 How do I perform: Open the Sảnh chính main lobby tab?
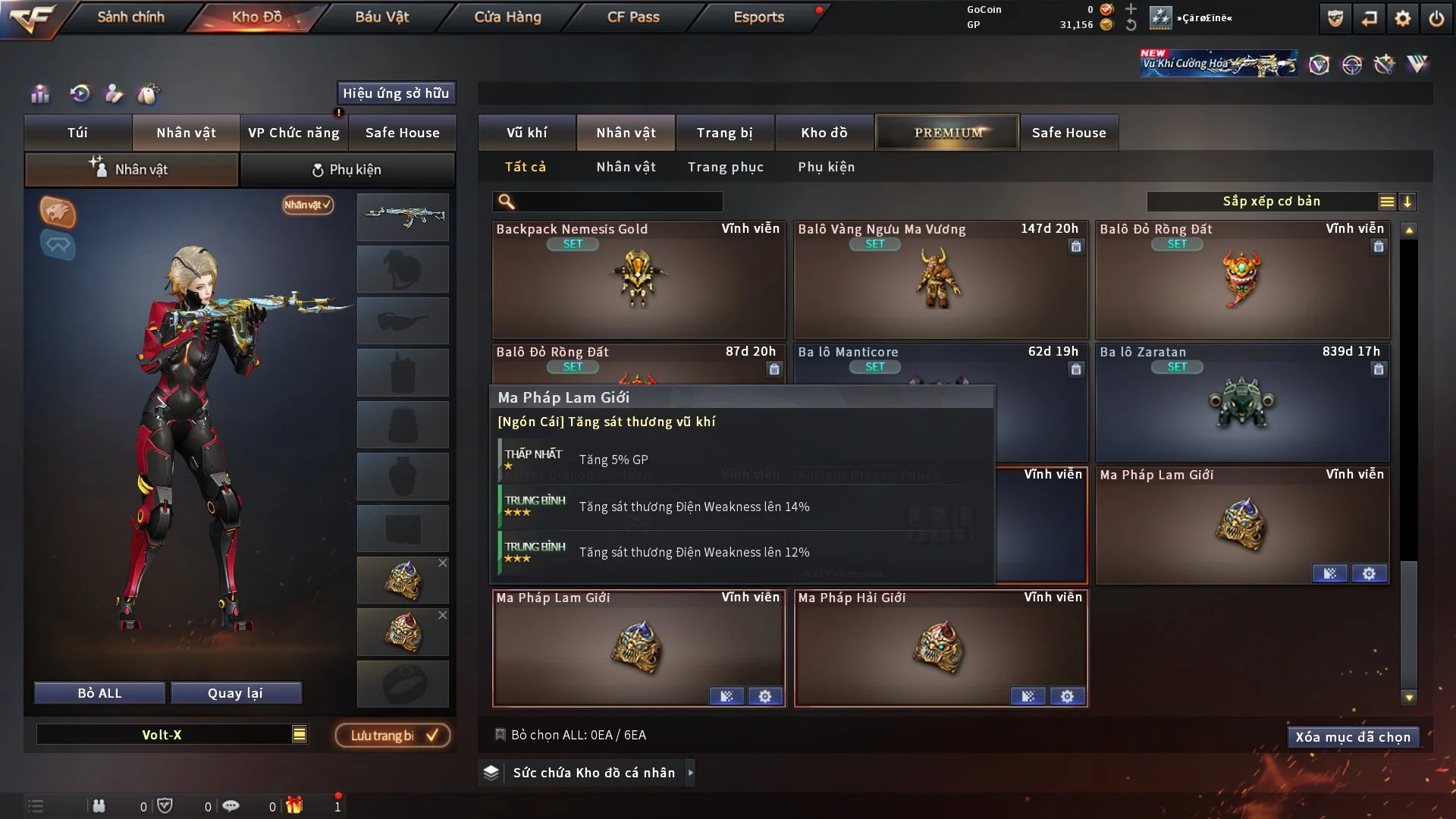tap(130, 17)
